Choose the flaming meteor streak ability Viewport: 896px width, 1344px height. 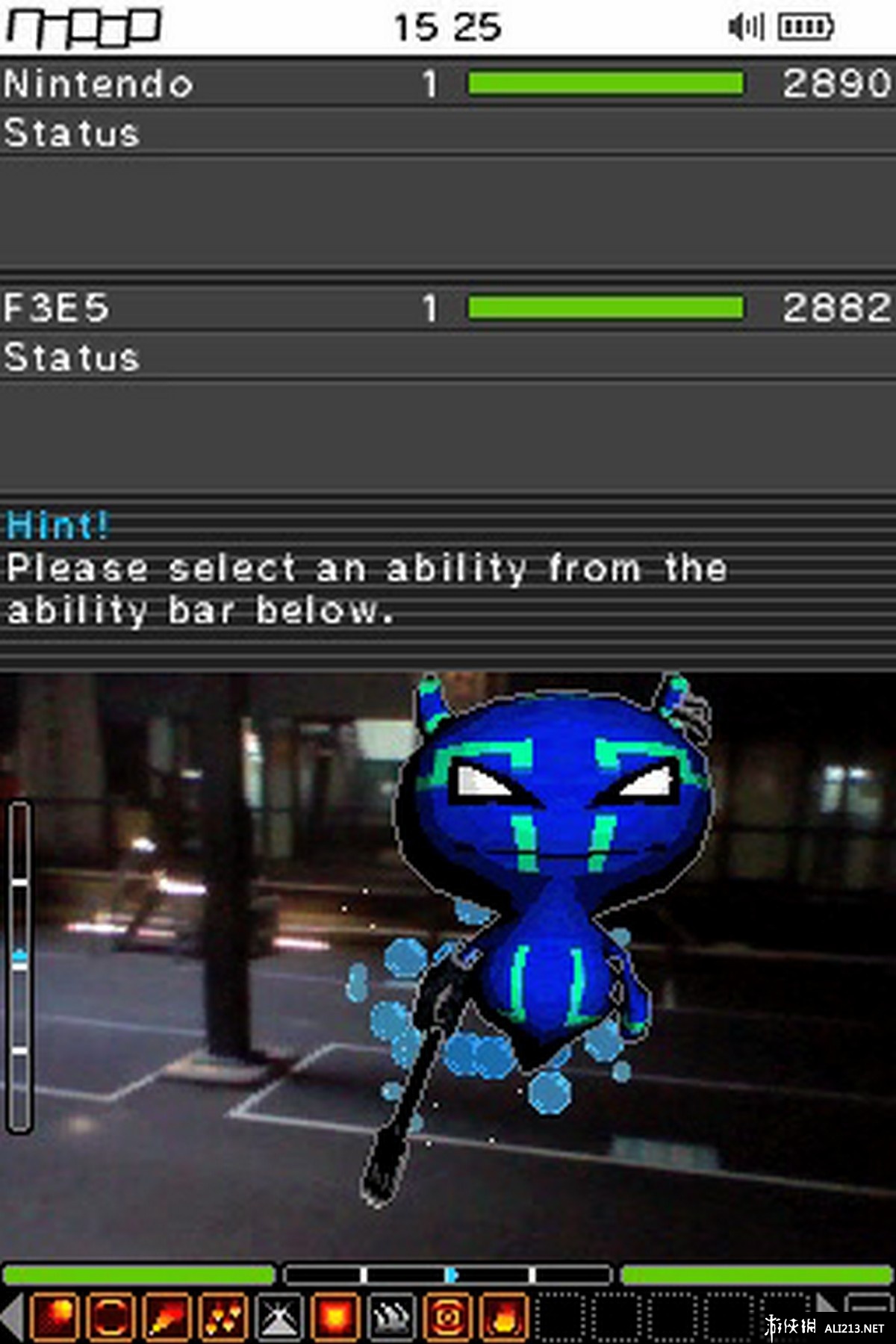click(x=167, y=1316)
